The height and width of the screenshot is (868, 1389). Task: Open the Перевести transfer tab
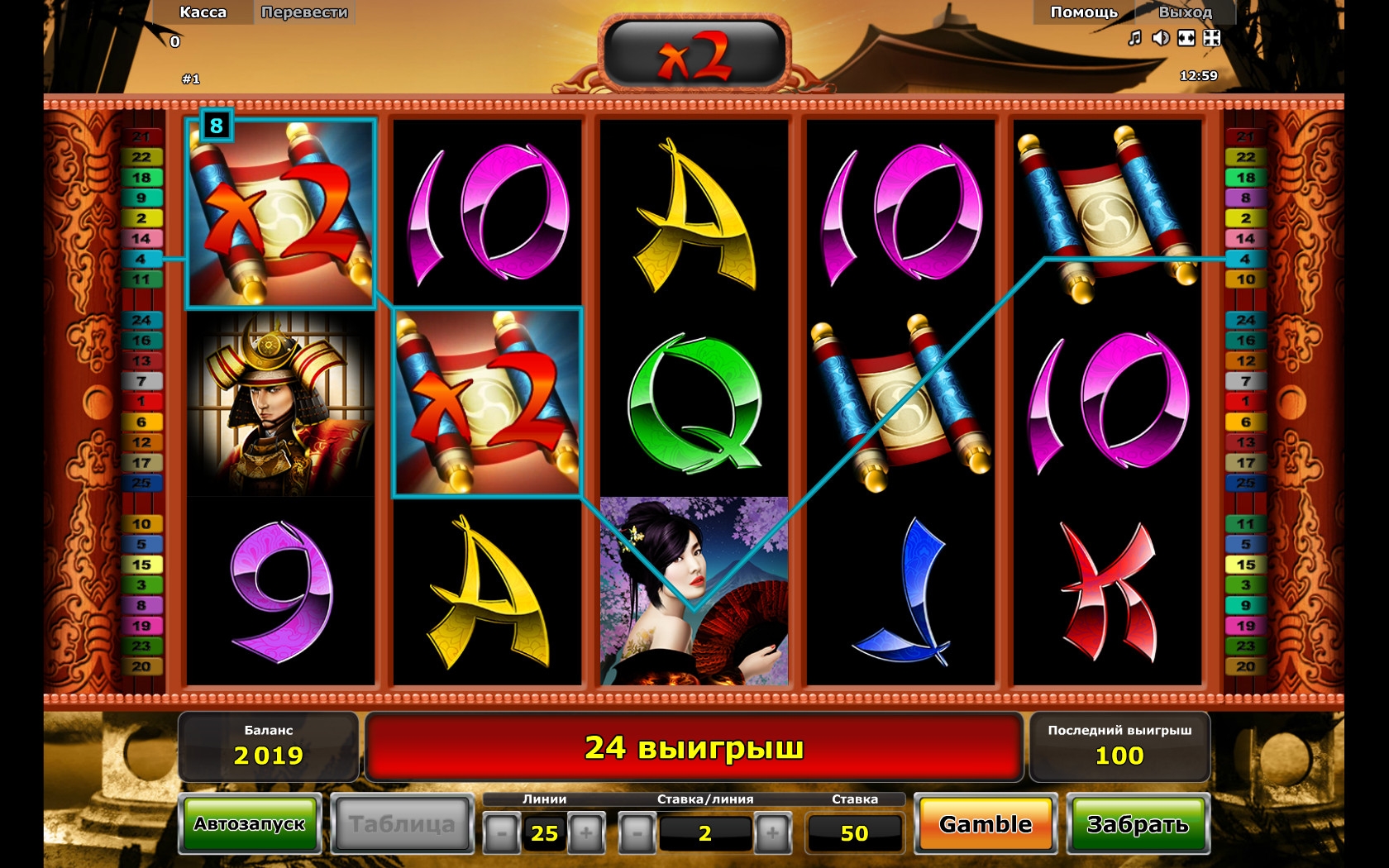(304, 12)
